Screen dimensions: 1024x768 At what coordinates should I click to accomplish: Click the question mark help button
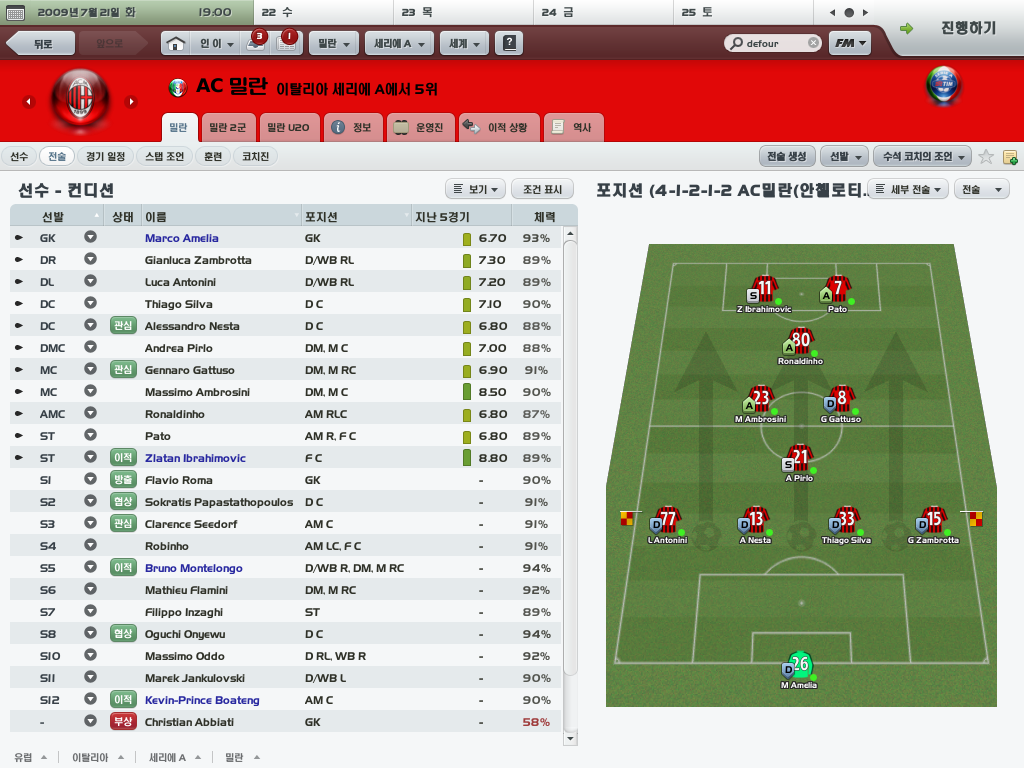point(510,44)
